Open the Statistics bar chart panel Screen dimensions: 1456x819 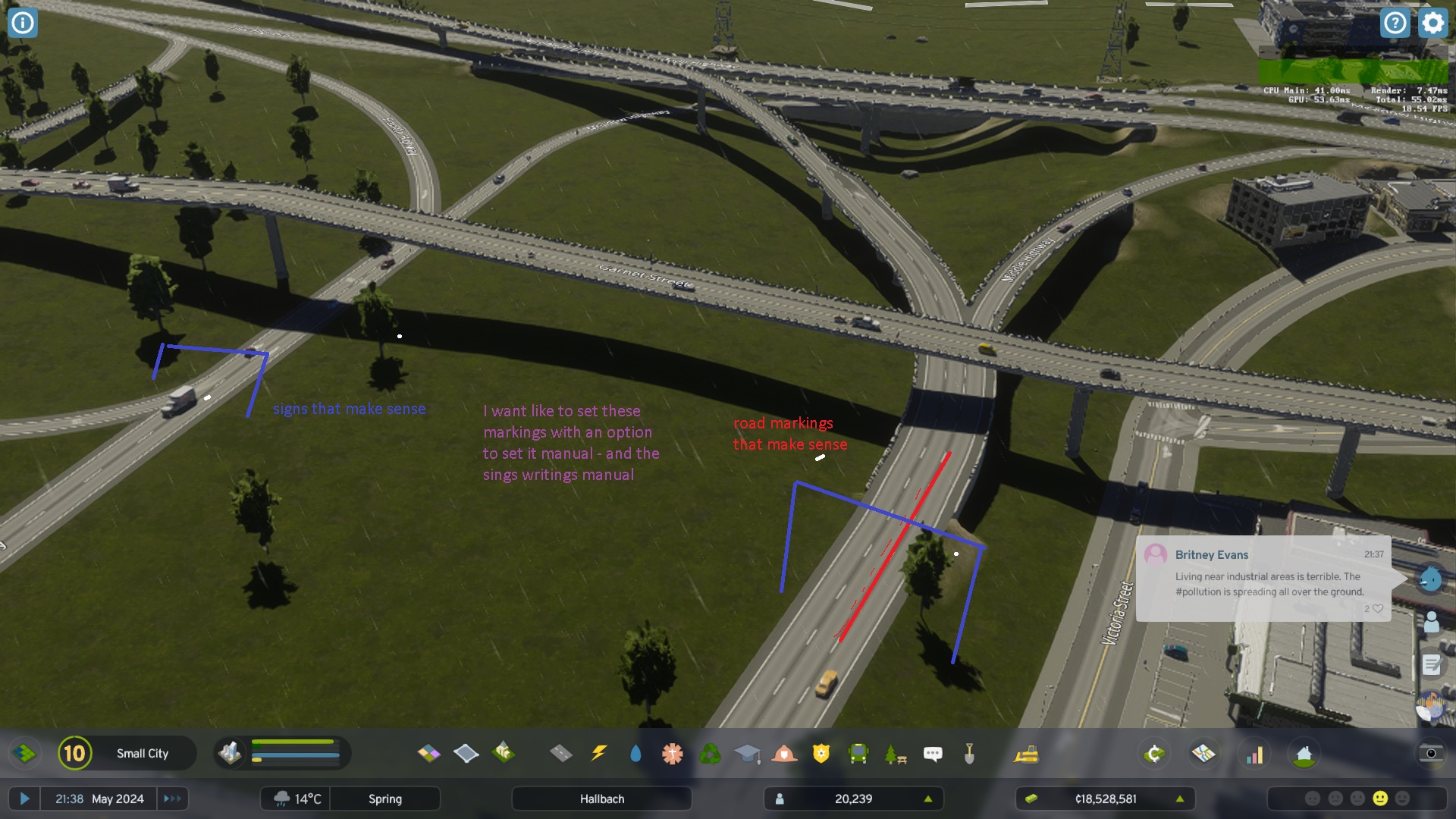(1256, 753)
